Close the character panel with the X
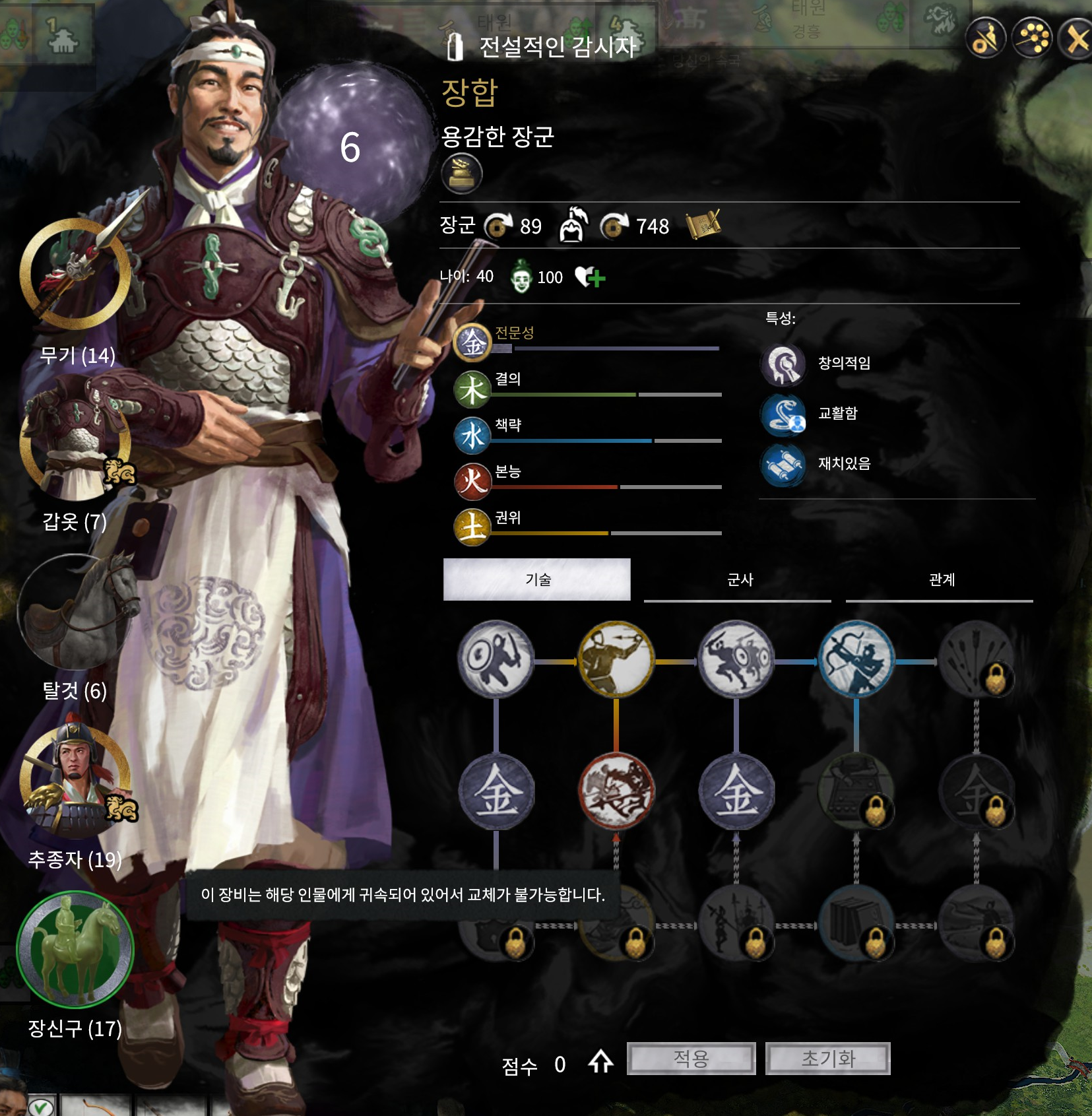 point(1077,40)
